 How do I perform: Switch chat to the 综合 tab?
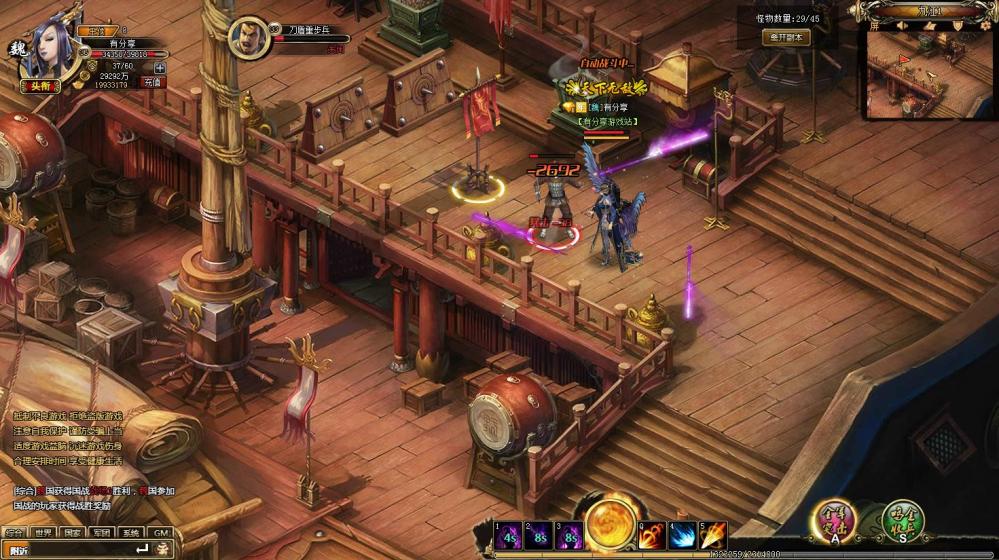pyautogui.click(x=15, y=533)
